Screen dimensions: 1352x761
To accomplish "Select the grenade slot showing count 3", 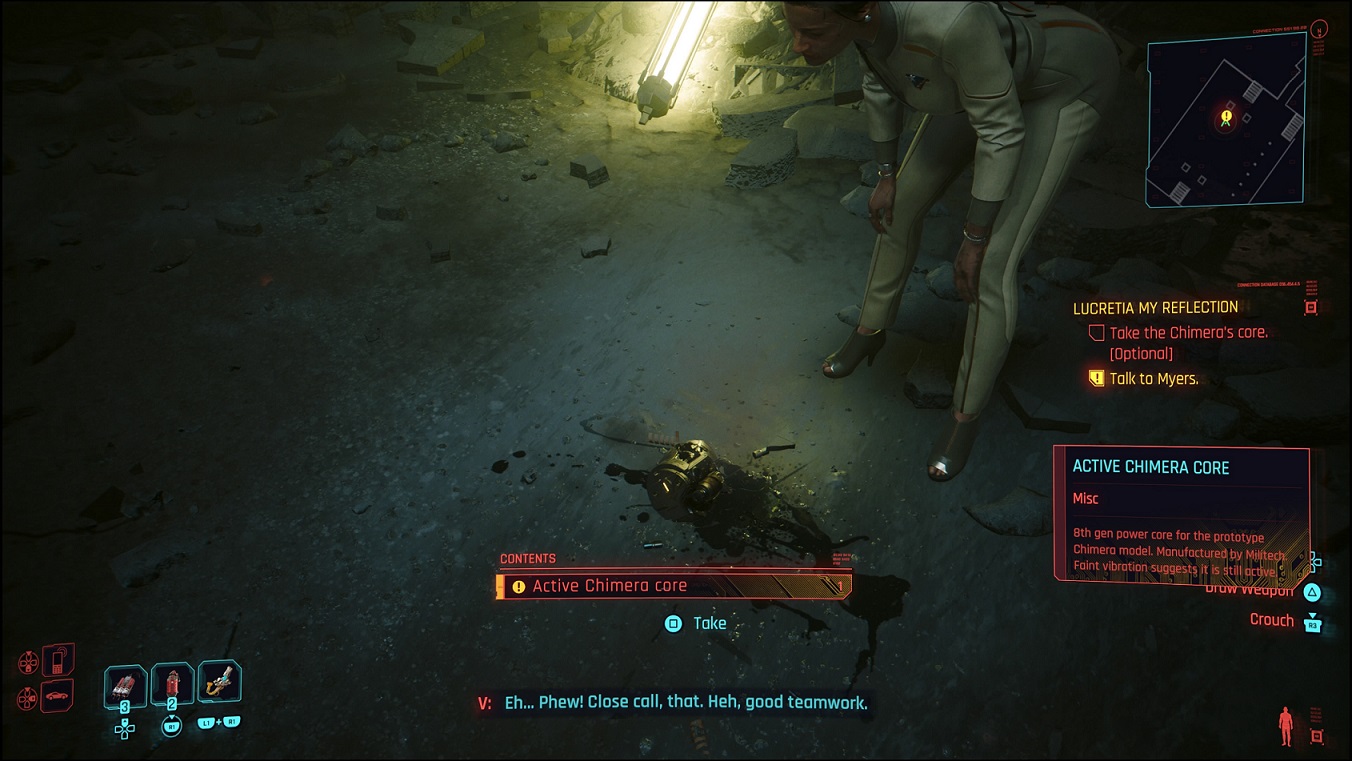I will click(125, 688).
